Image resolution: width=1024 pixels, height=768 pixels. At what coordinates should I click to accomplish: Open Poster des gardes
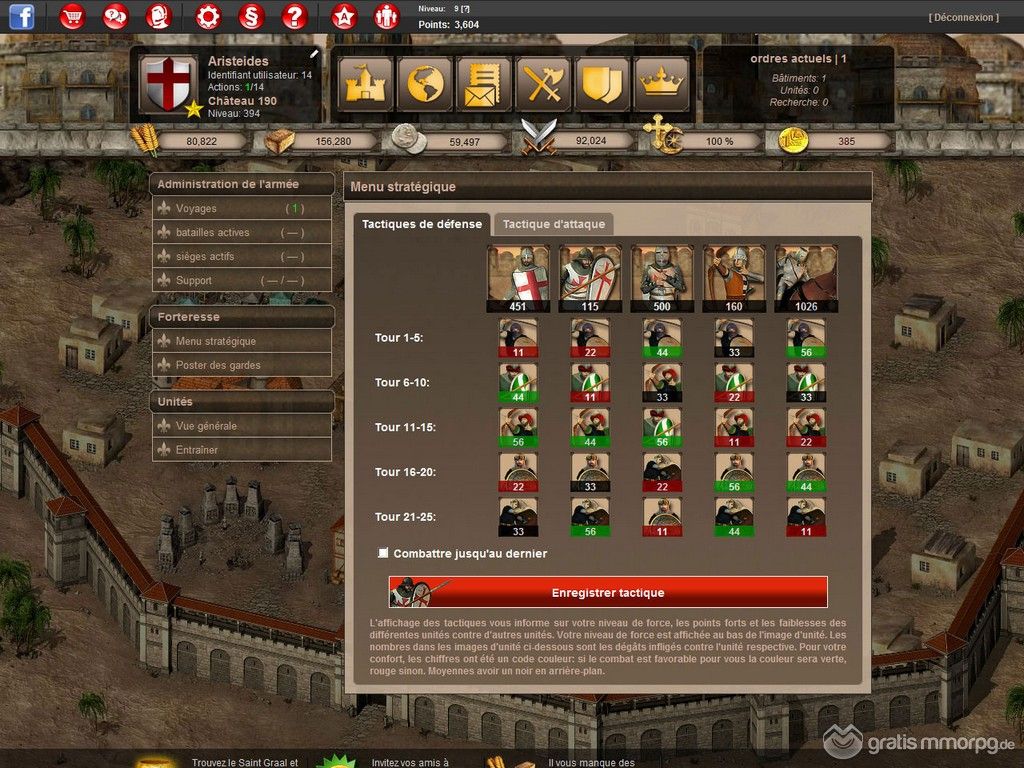point(217,365)
